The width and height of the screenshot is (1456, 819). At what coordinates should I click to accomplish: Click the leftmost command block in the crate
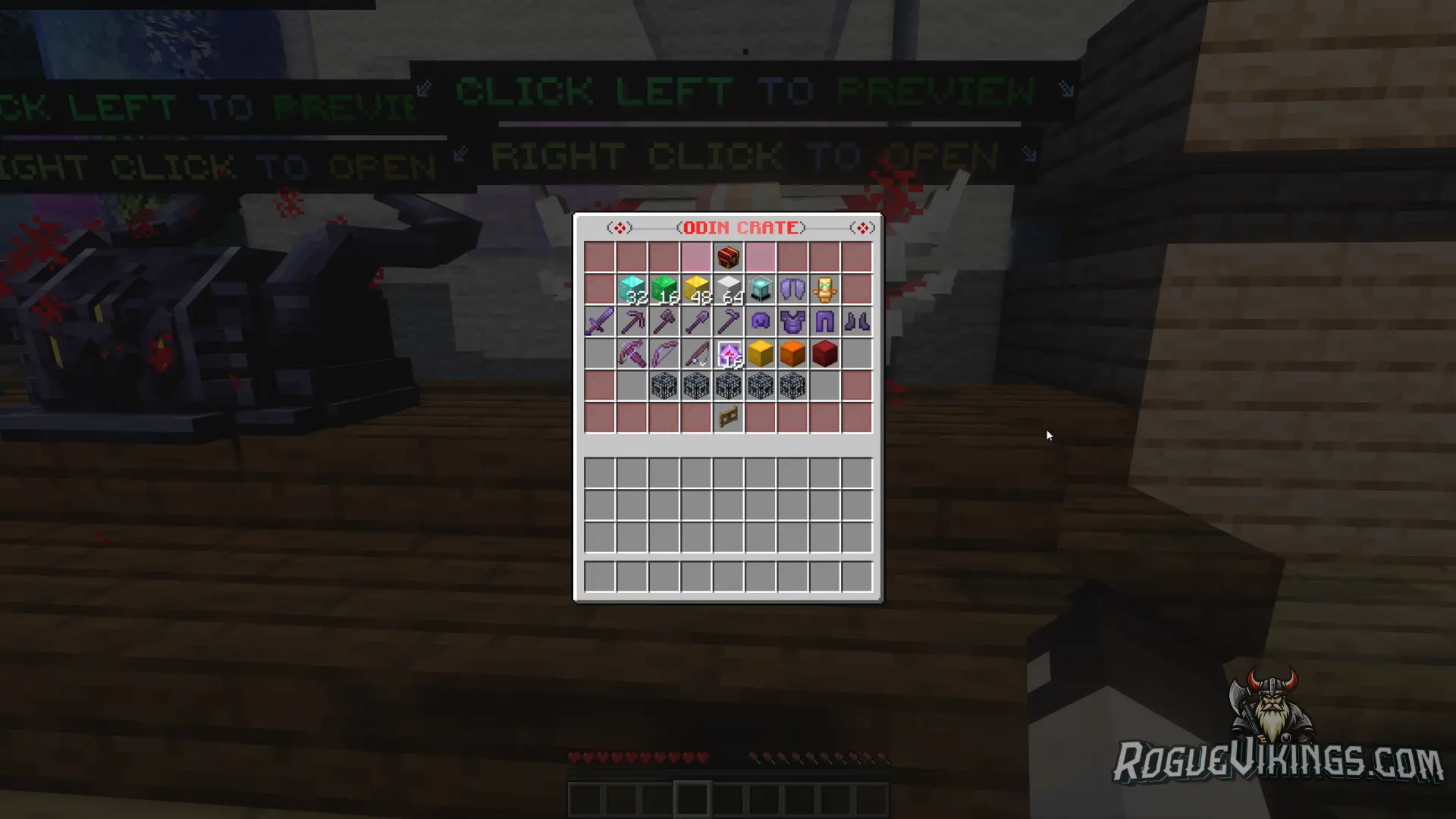664,386
